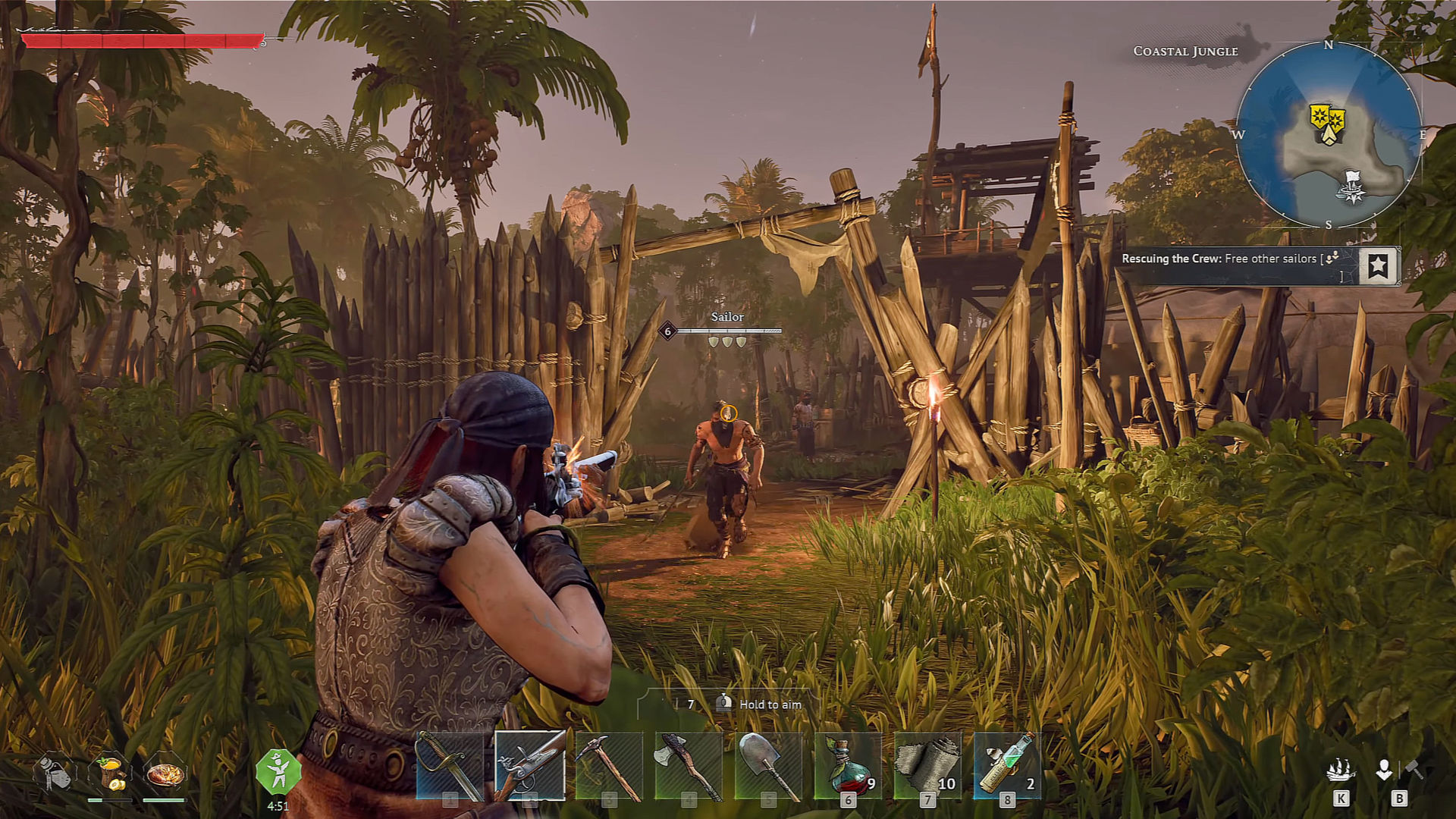Viewport: 1456px width, 819px height.
Task: Choose the green vial bottle slot
Action: click(1007, 766)
